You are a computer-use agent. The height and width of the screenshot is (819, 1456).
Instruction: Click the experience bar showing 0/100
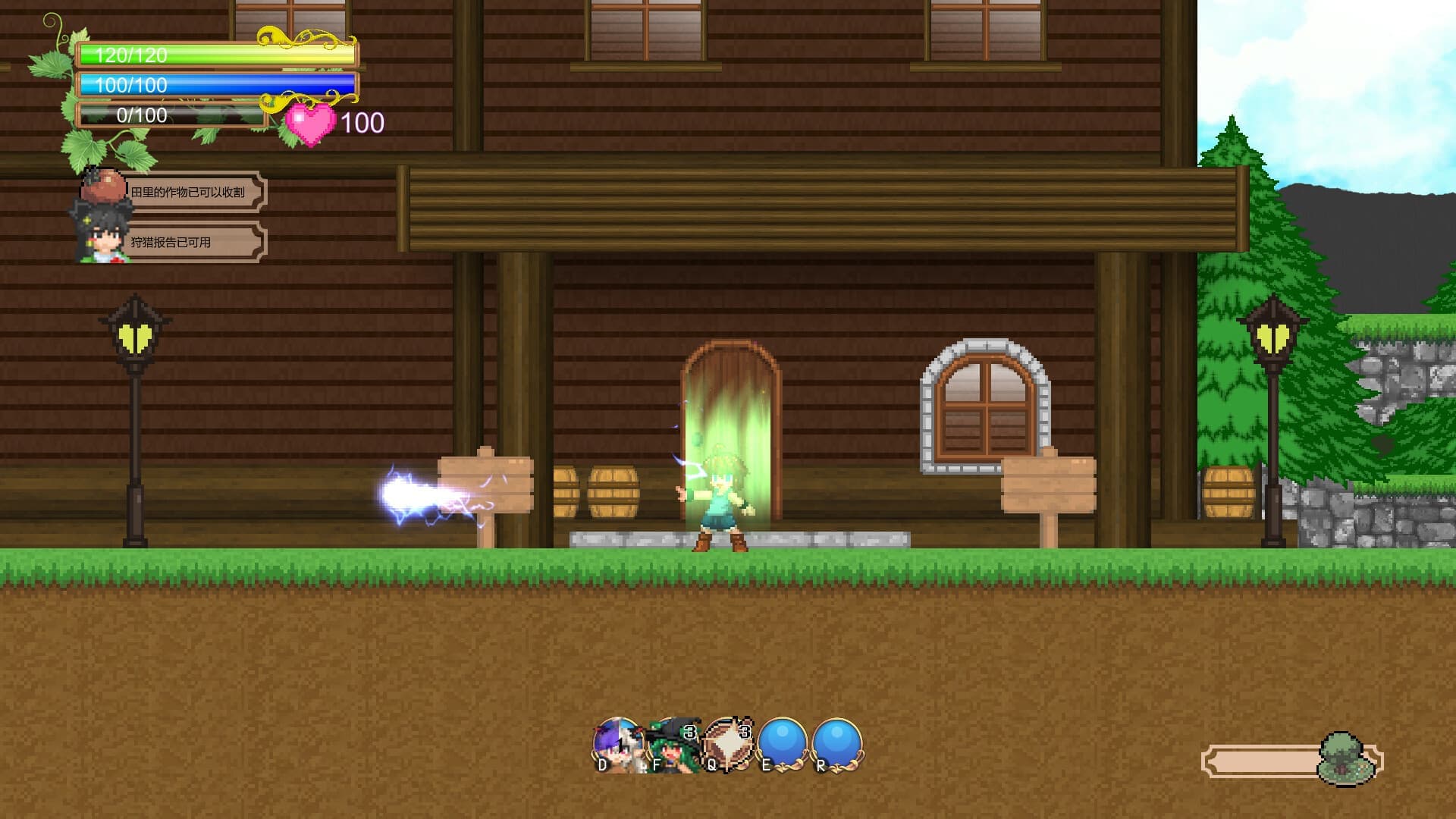tap(171, 115)
